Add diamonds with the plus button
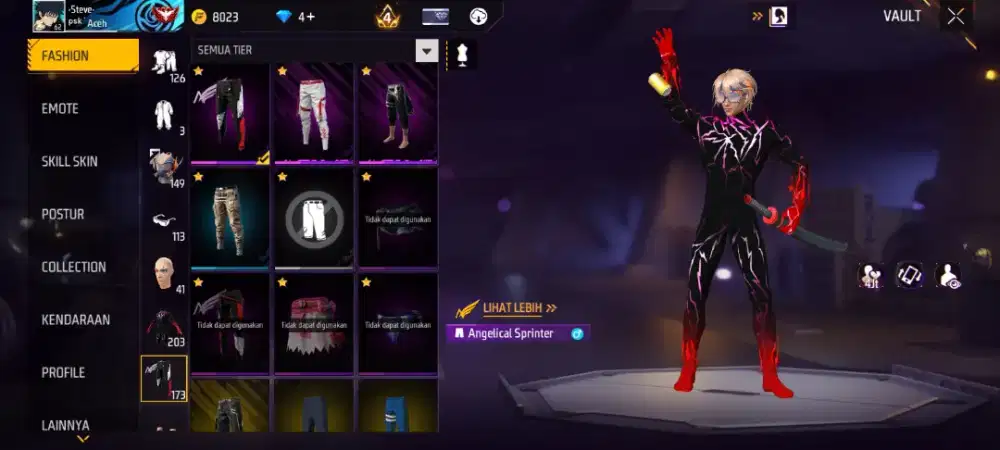 310,17
